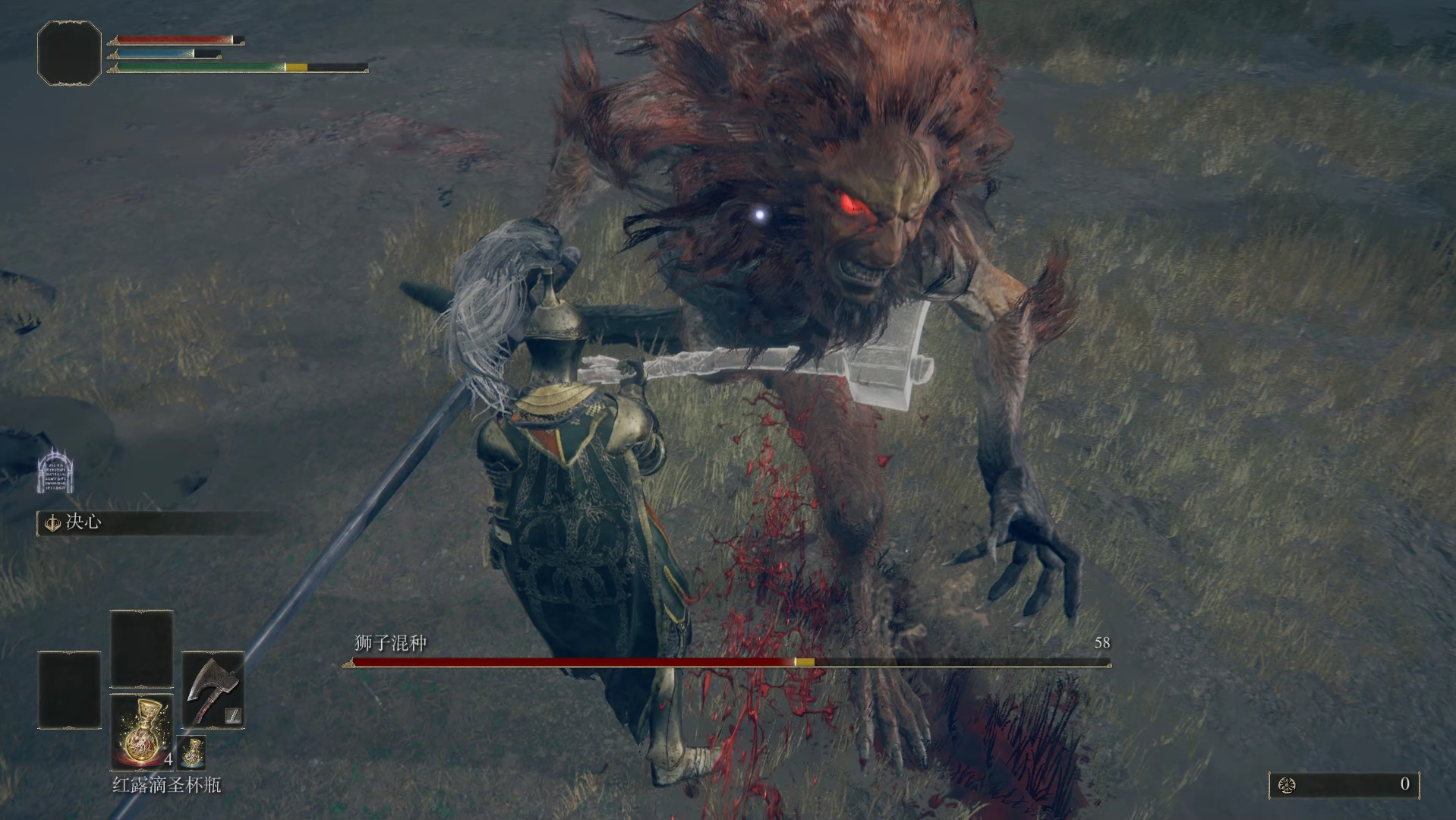1456x820 pixels.
Task: Activate the 决心 weapon skill label
Action: click(83, 522)
